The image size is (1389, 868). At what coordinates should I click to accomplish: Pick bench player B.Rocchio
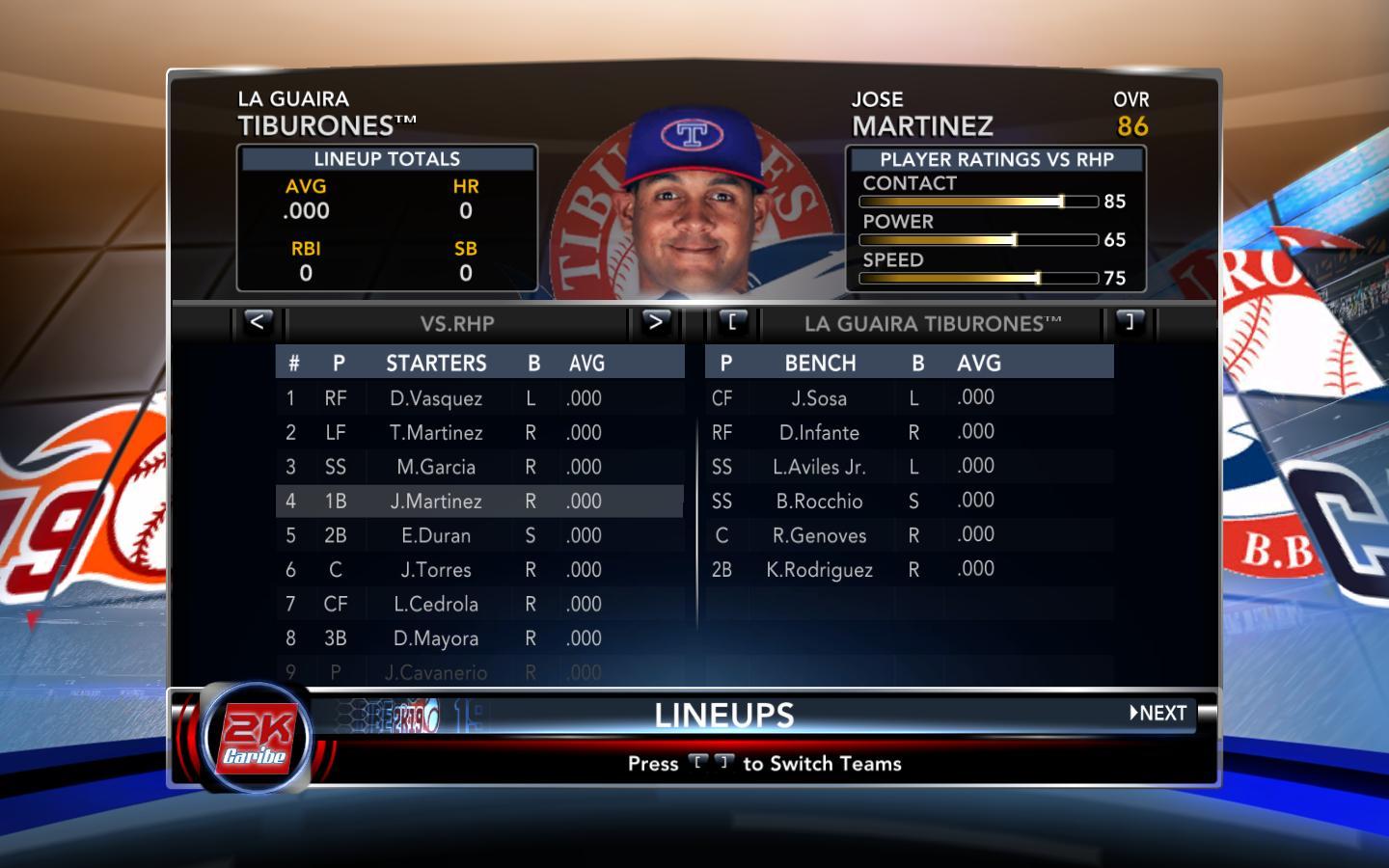click(x=819, y=502)
